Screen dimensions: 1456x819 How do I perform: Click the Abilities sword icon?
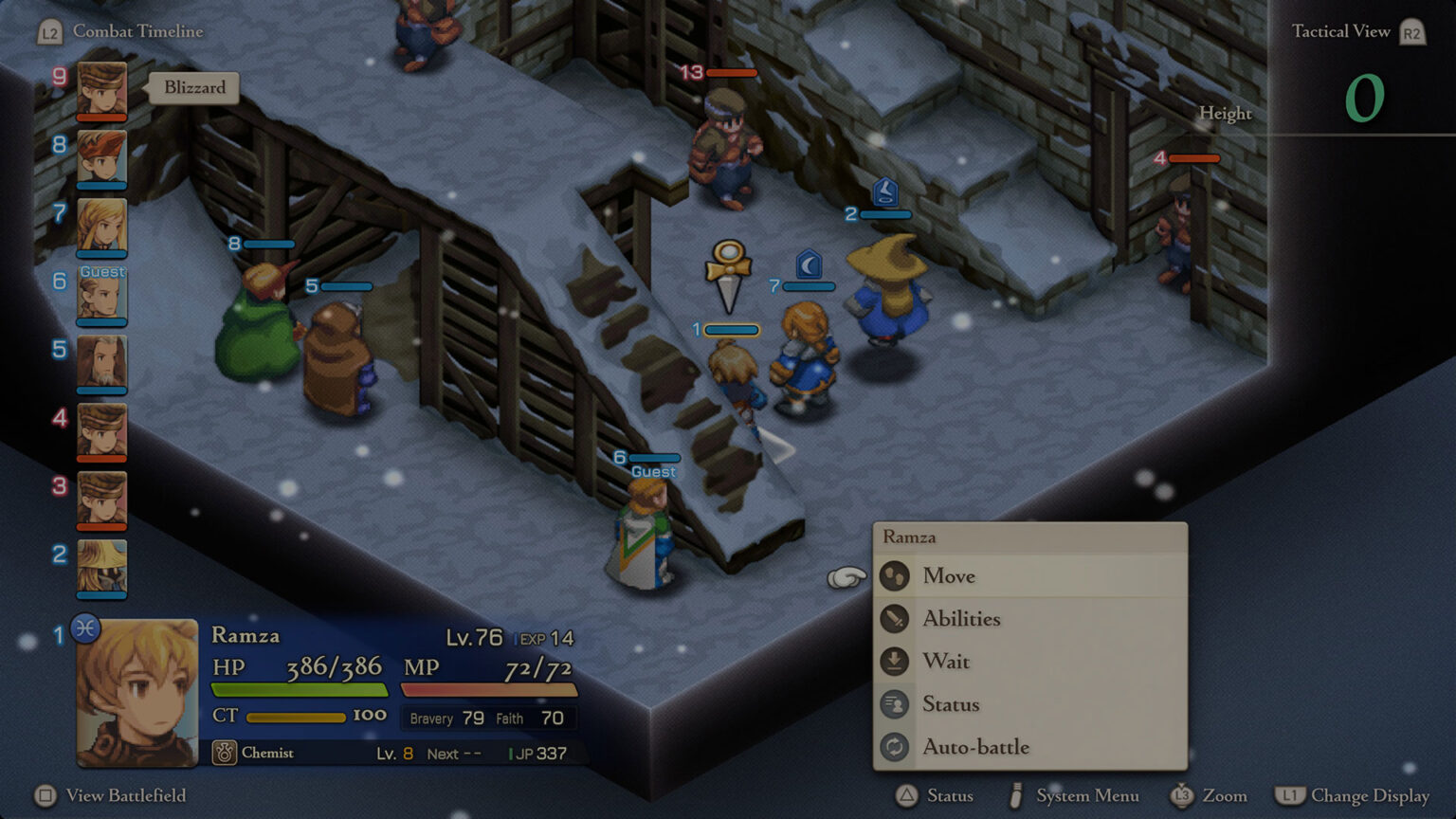pyautogui.click(x=895, y=619)
